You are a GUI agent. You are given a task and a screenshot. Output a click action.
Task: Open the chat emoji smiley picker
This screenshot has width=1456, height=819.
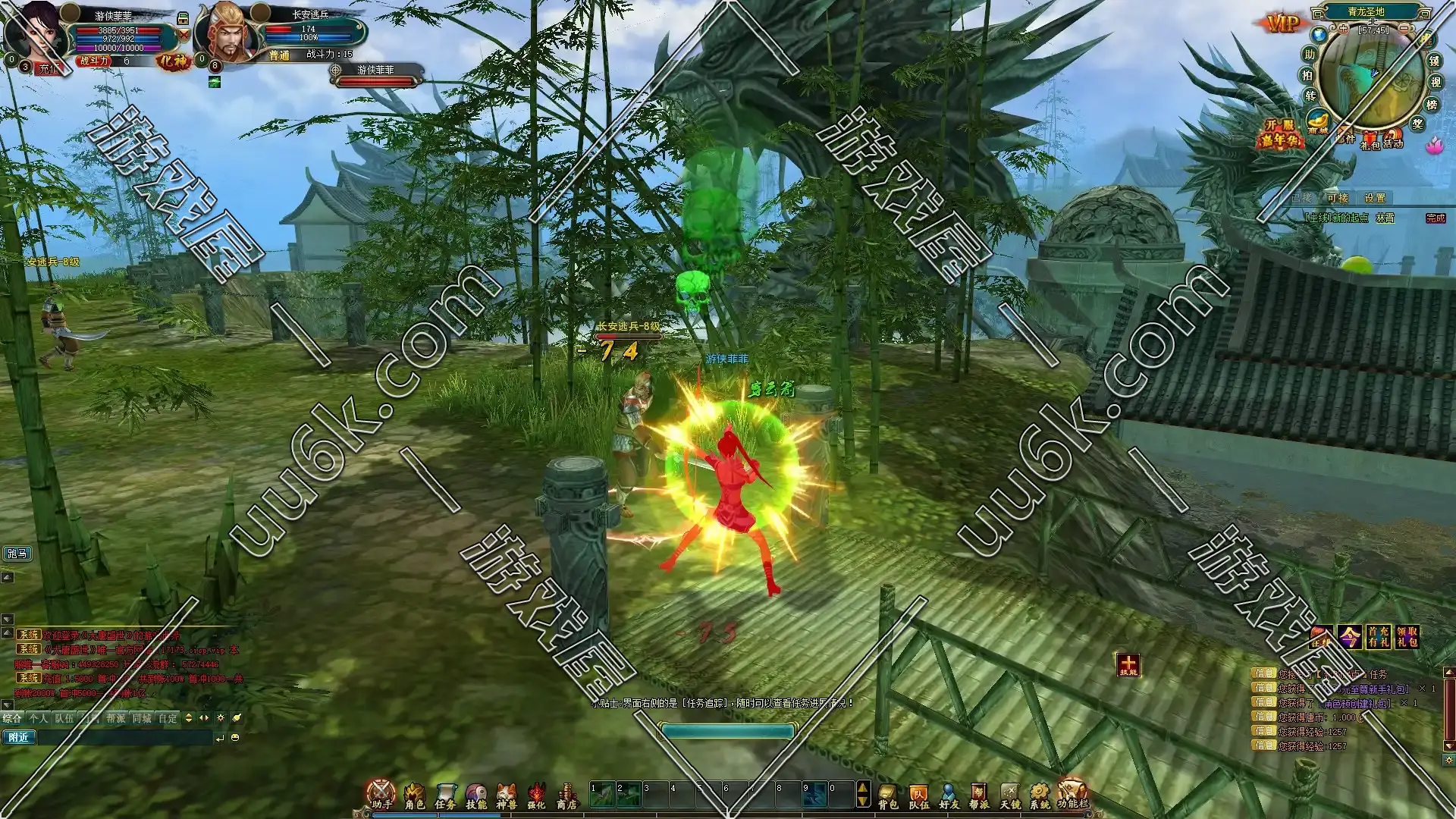pyautogui.click(x=235, y=738)
